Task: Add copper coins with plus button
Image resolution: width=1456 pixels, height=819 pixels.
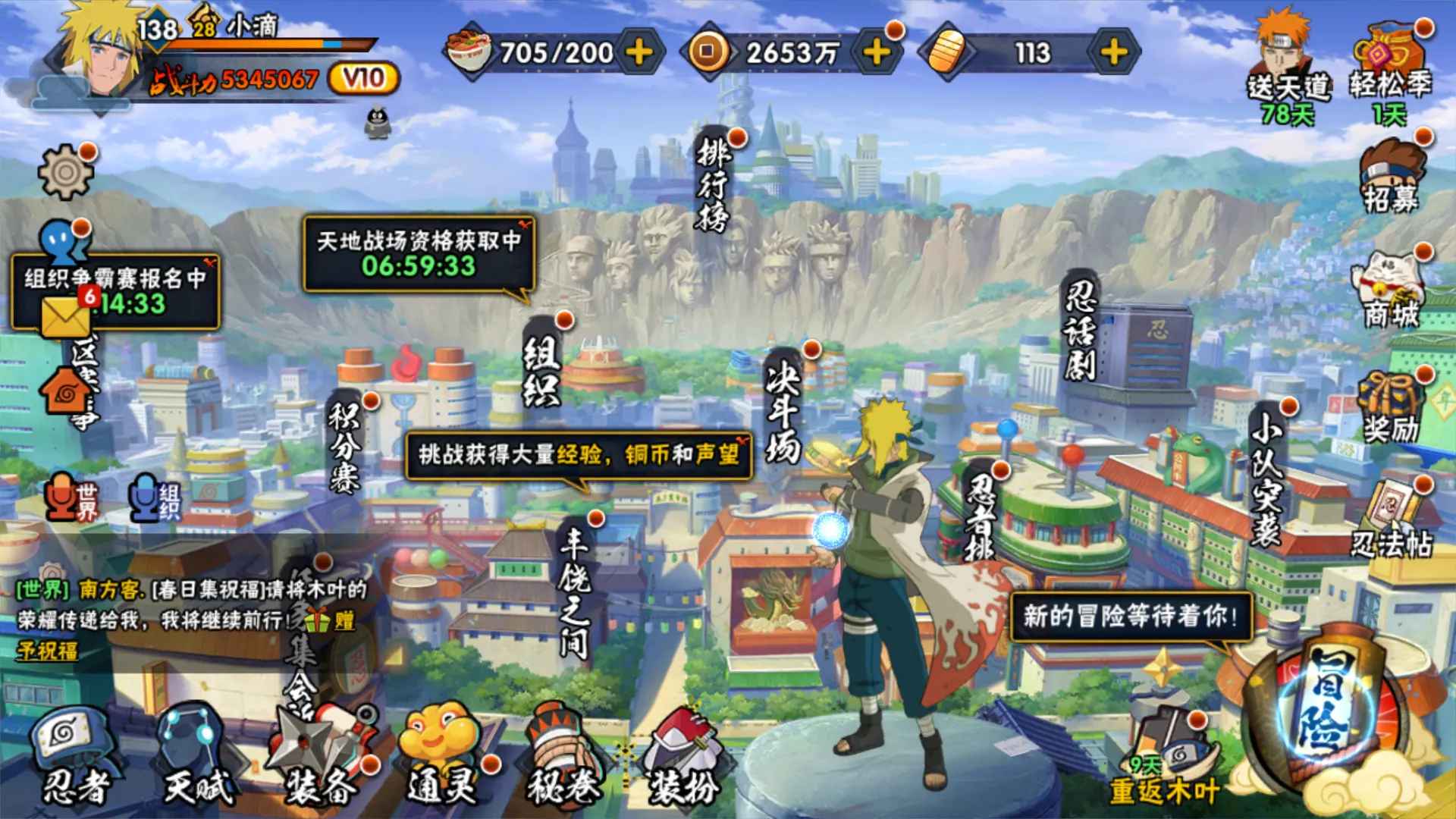Action: coord(877,52)
